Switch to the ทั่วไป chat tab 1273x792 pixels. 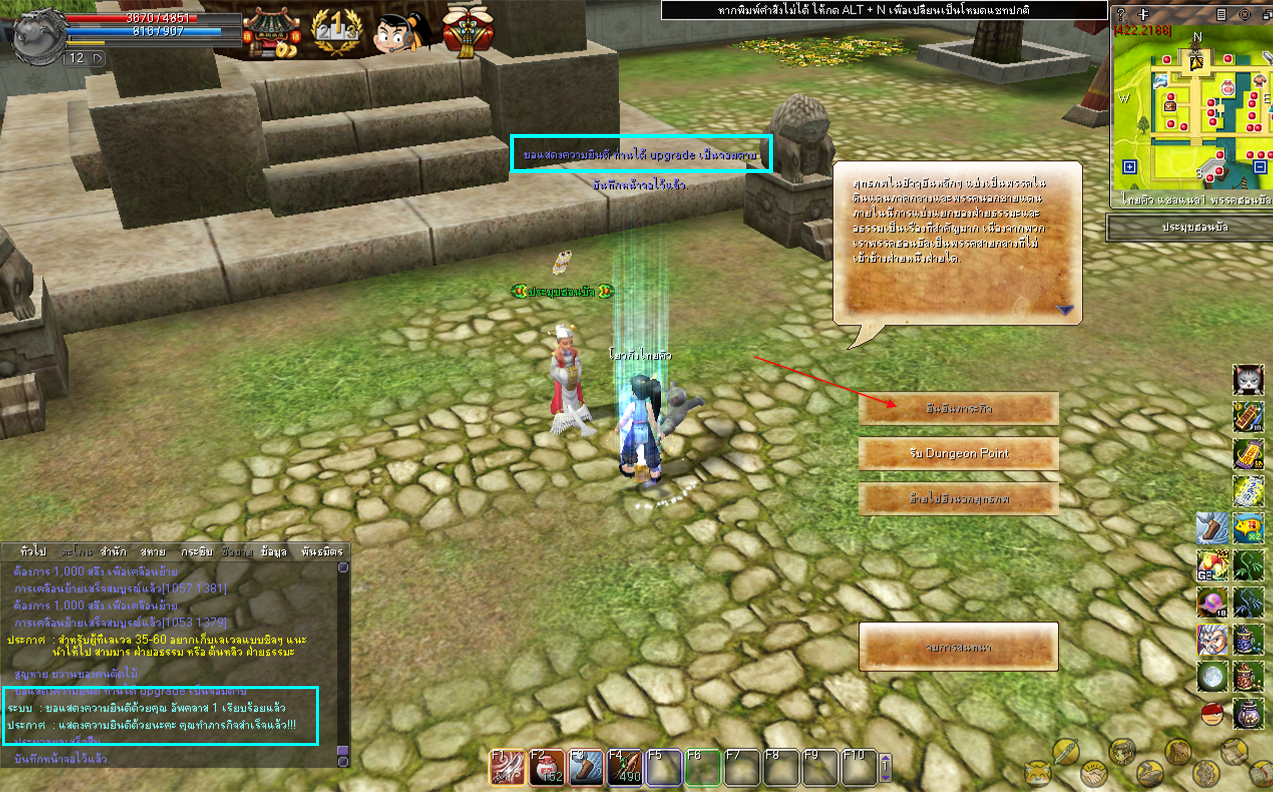pyautogui.click(x=33, y=551)
